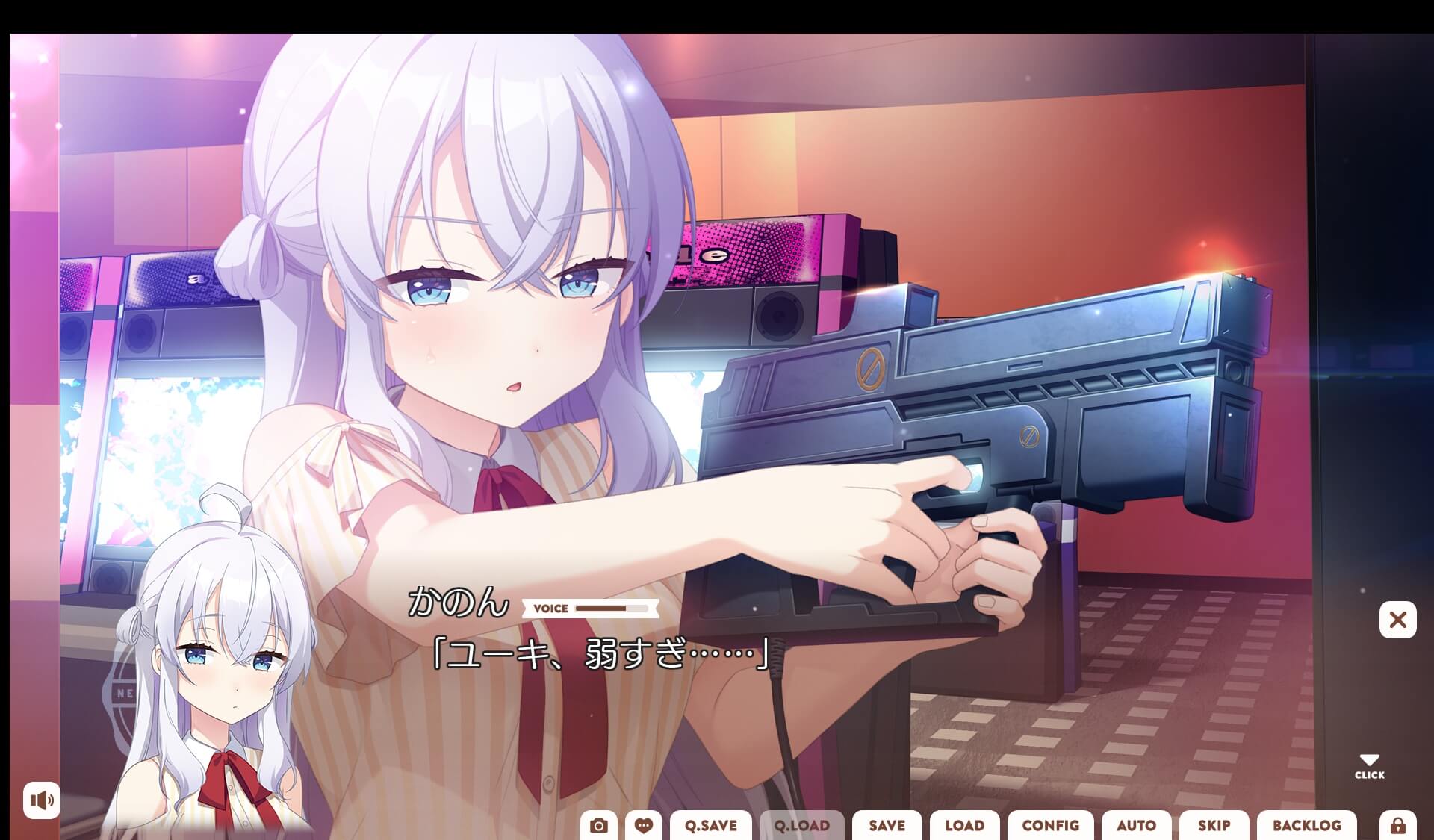Select the camera screenshot icon
The width and height of the screenshot is (1434, 840).
pos(600,825)
